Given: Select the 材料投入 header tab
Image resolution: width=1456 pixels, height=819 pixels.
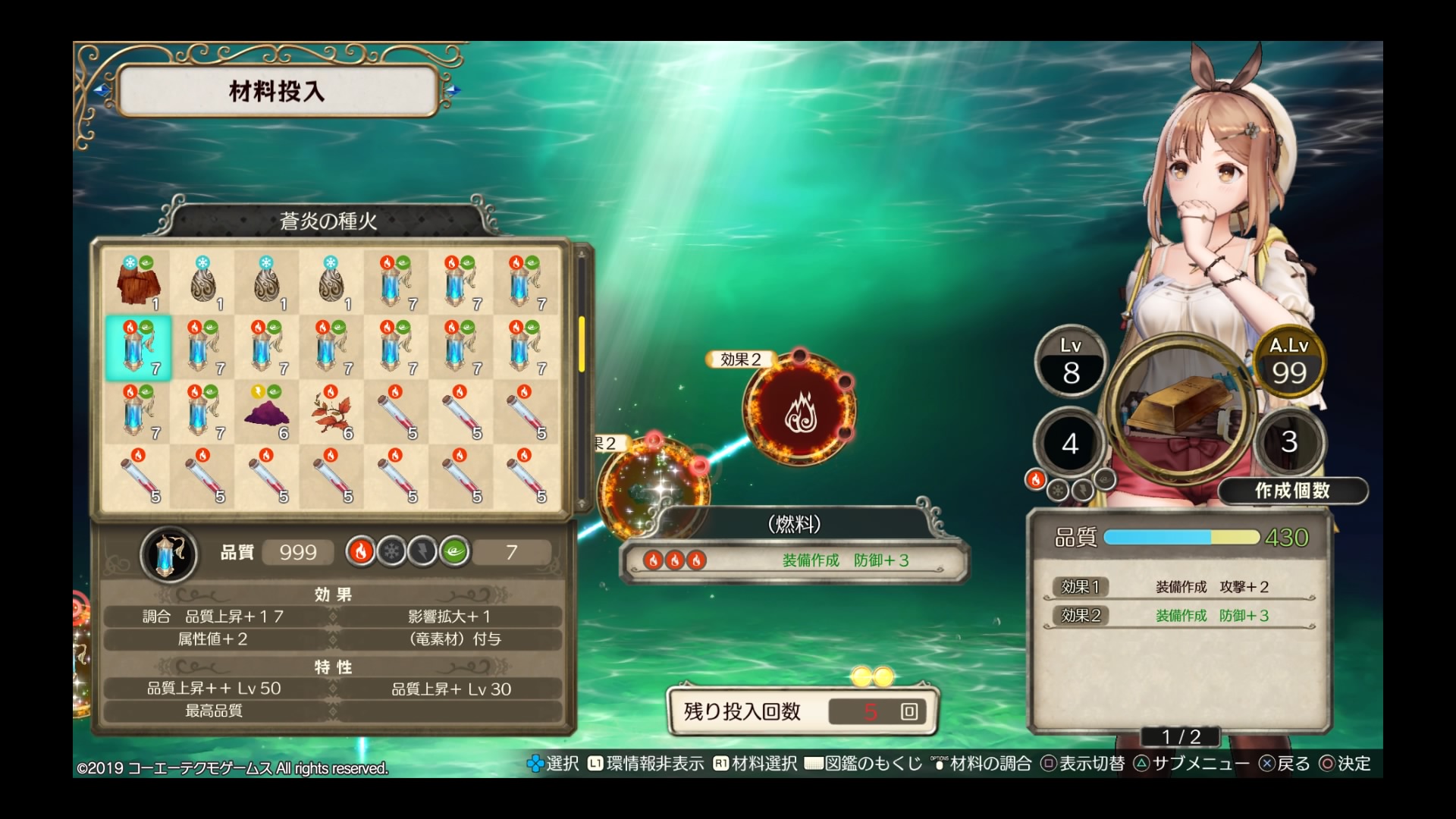Looking at the screenshot, I should tap(278, 92).
